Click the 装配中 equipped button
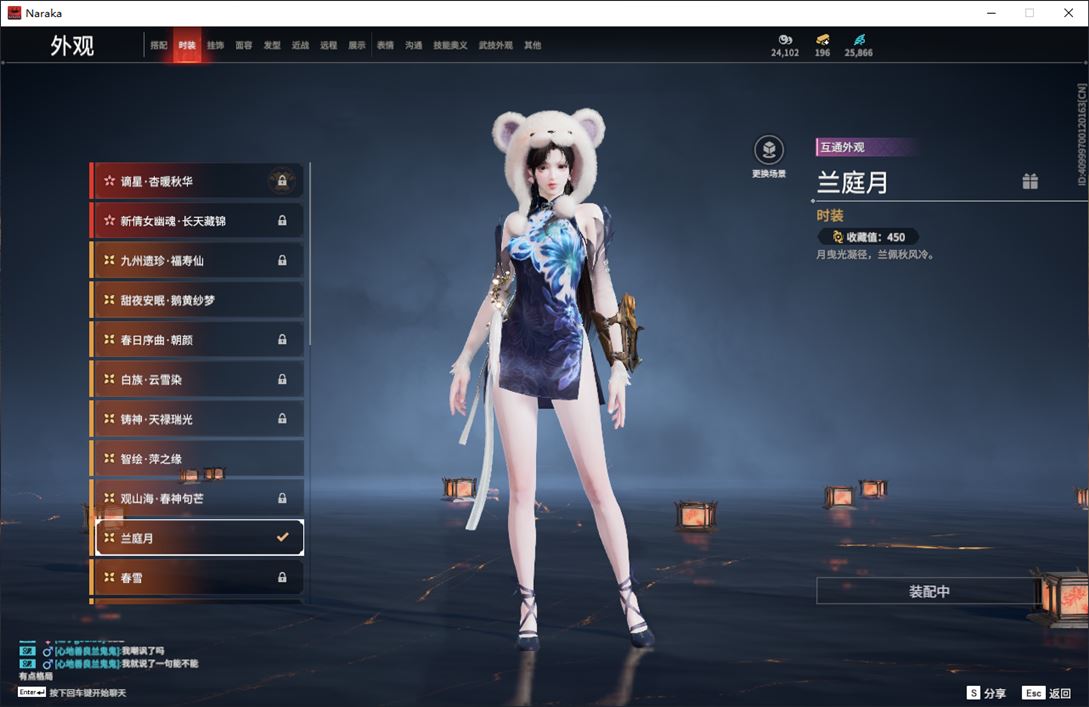1089x707 pixels. coord(928,591)
